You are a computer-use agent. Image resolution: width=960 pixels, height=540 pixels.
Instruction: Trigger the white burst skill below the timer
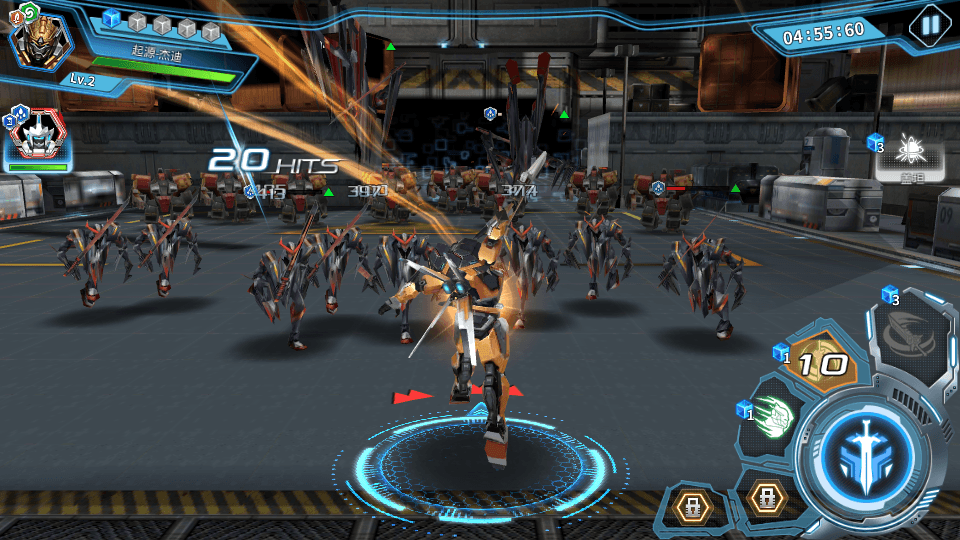pos(910,153)
